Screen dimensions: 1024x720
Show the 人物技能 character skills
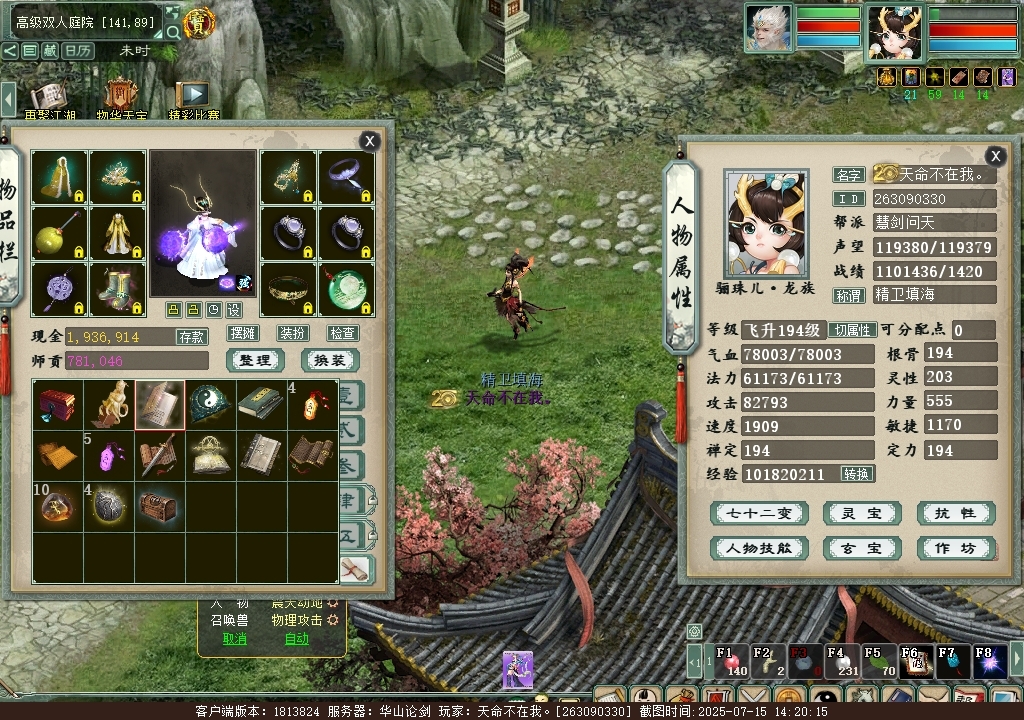click(758, 548)
